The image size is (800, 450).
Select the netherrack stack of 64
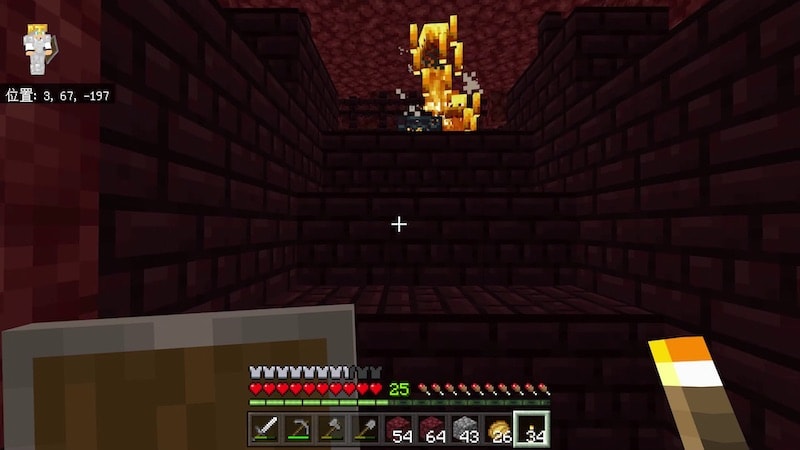[x=431, y=429]
